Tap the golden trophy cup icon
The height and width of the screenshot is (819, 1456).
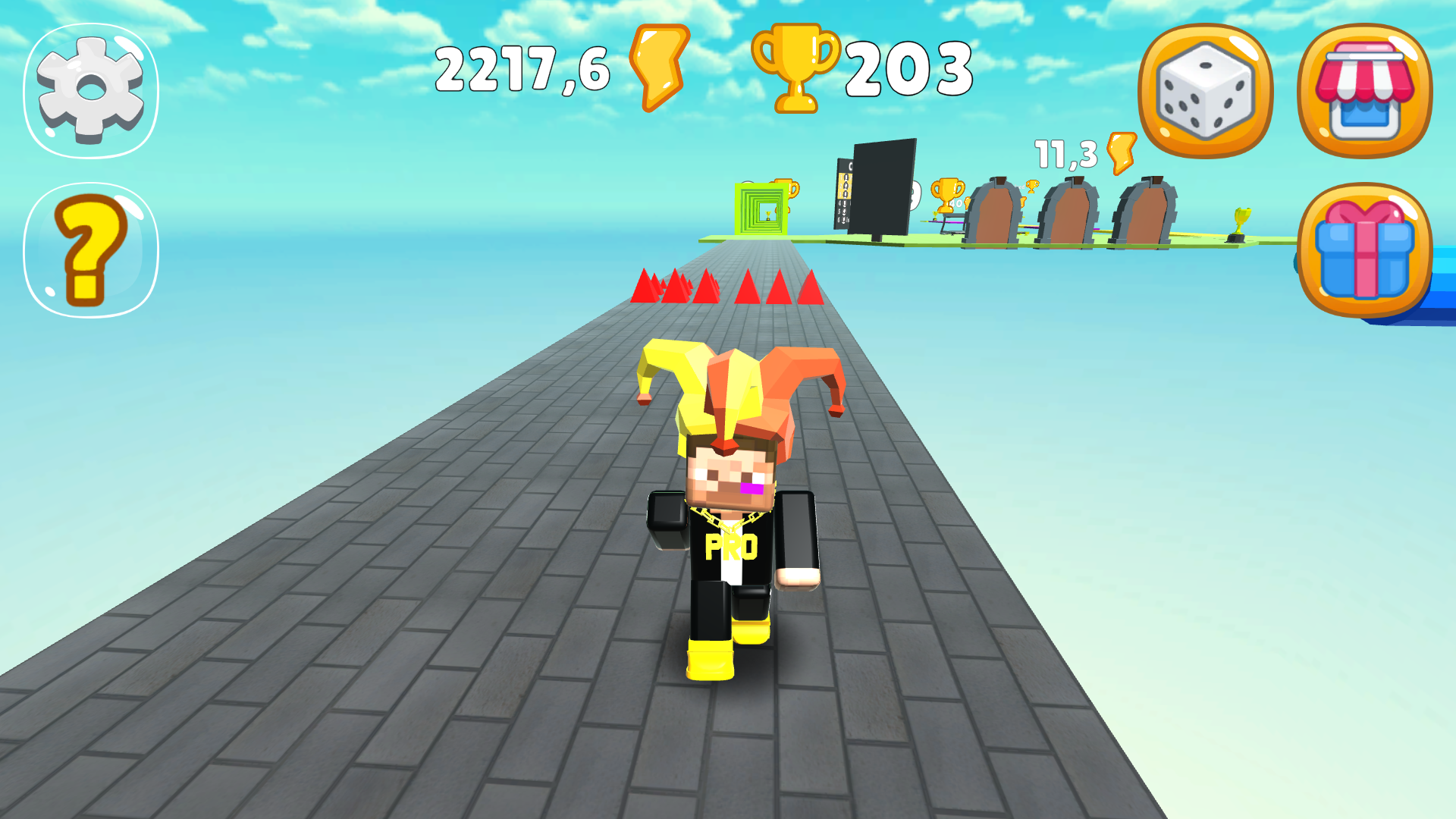tap(796, 68)
